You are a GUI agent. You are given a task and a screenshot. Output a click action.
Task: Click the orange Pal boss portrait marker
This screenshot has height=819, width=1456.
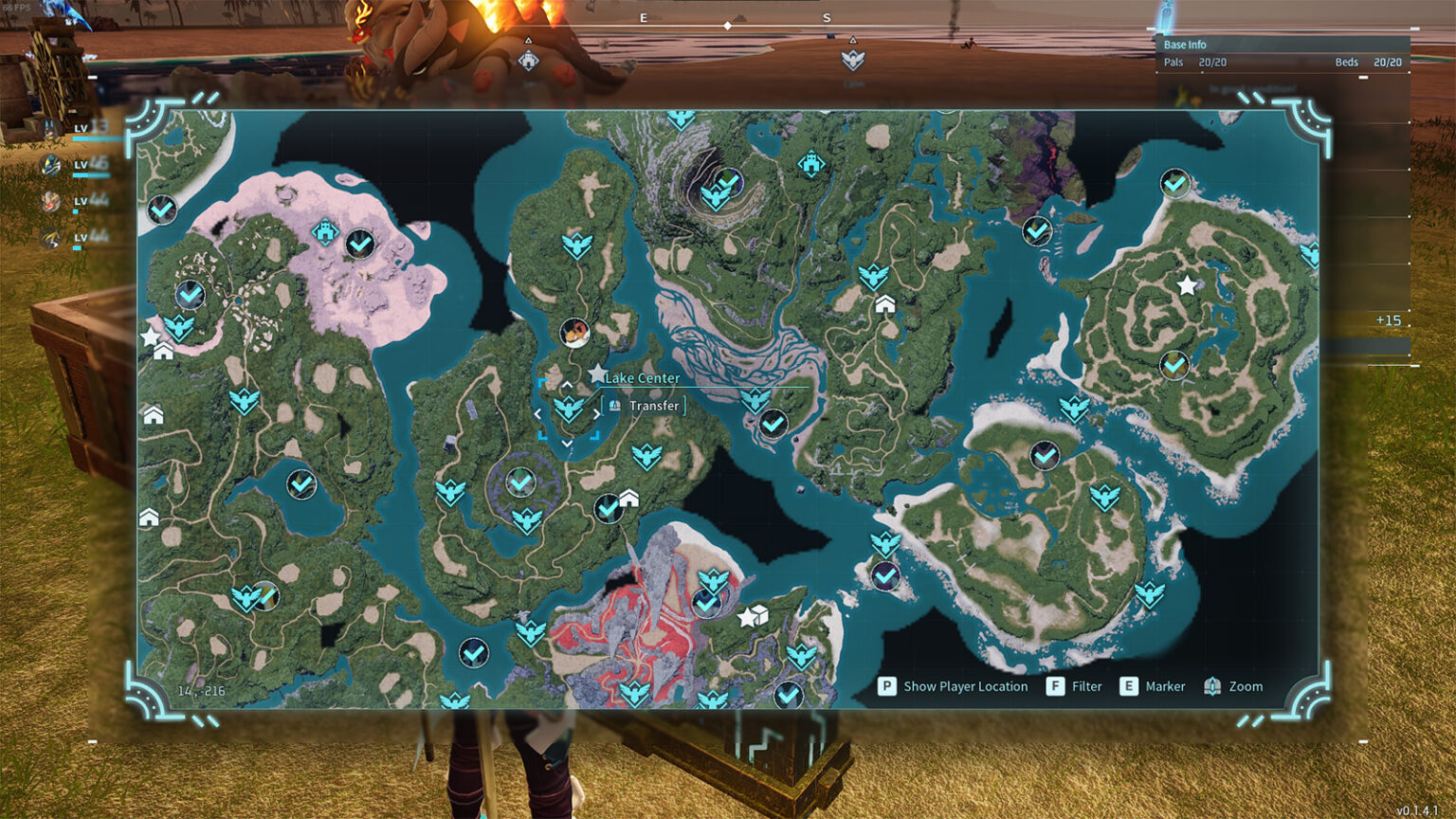pos(574,332)
